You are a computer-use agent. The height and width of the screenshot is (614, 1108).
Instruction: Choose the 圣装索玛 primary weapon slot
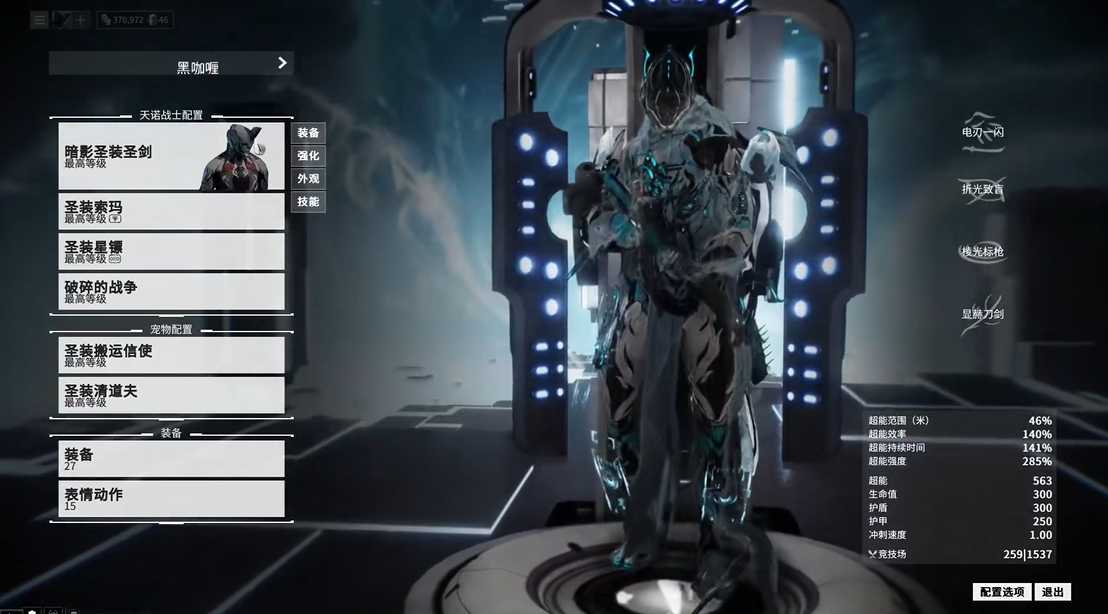(x=171, y=212)
